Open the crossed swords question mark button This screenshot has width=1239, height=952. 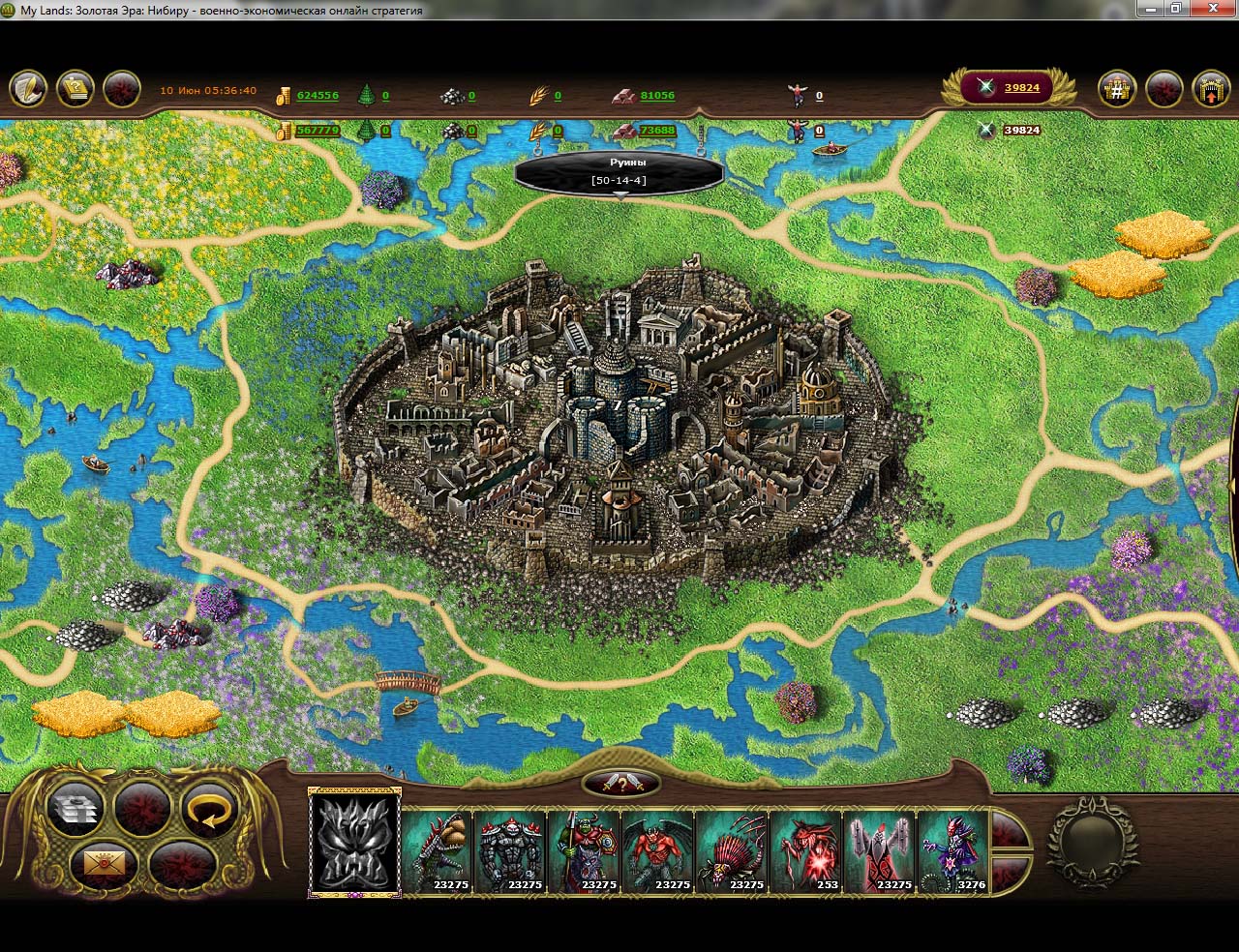pos(621,785)
